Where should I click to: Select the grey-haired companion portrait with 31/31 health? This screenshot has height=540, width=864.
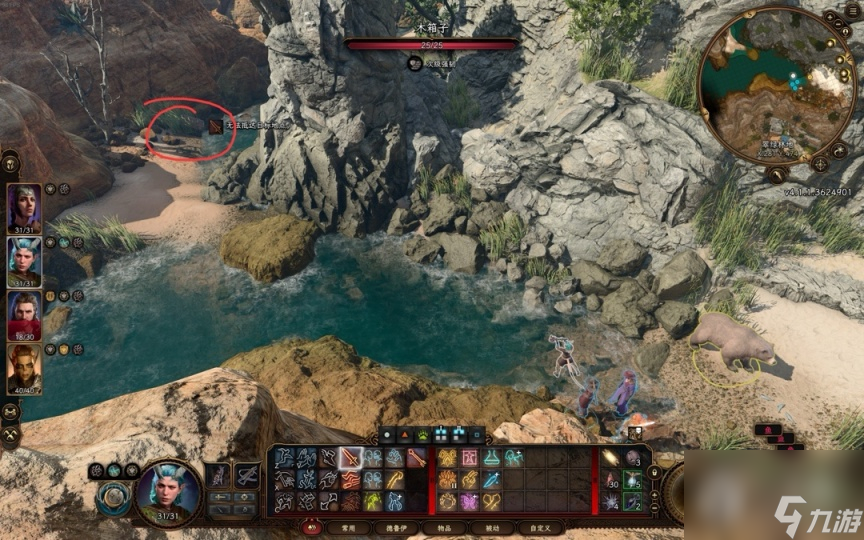tap(24, 207)
